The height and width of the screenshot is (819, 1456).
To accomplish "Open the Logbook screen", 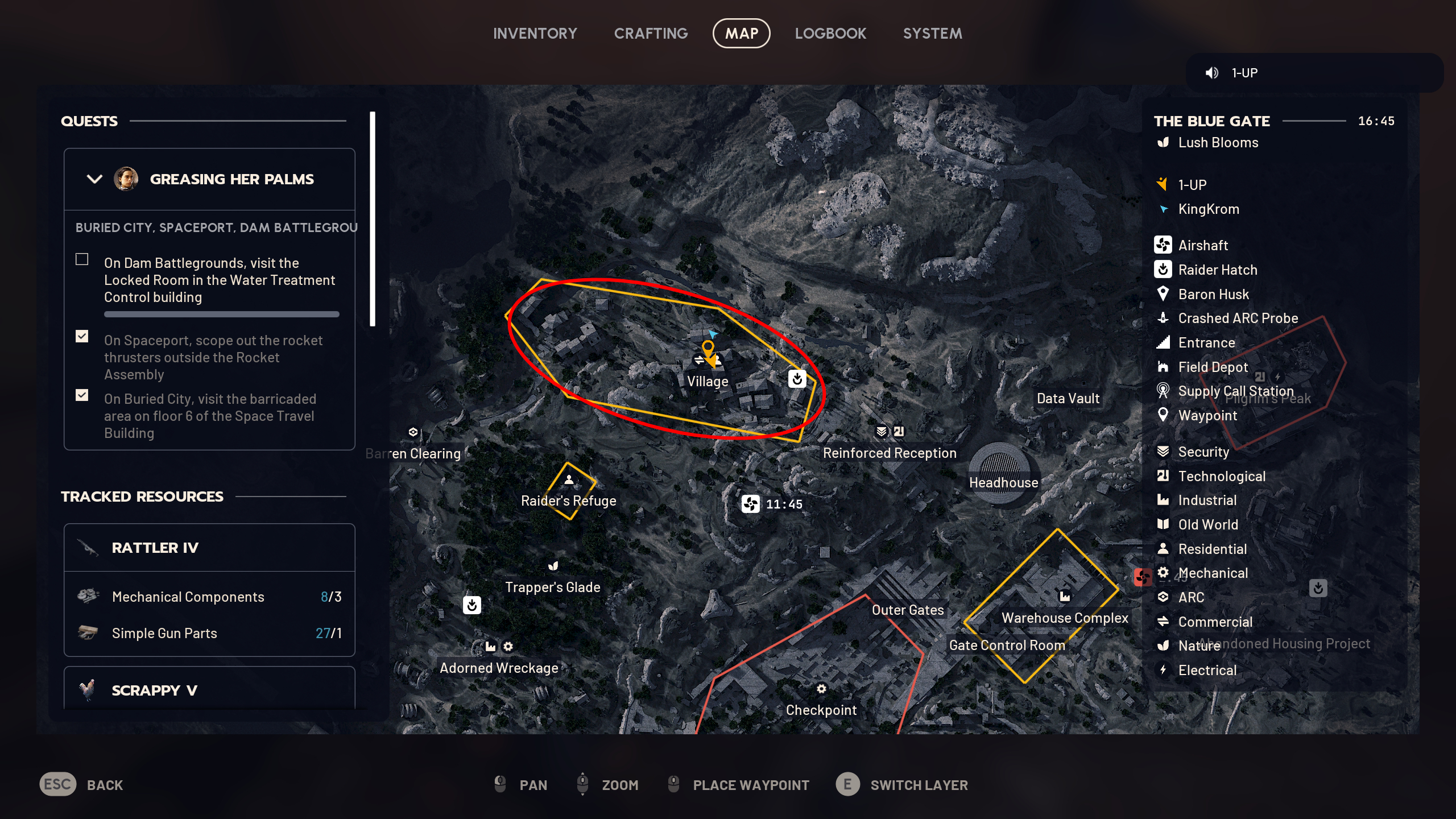I will [831, 33].
